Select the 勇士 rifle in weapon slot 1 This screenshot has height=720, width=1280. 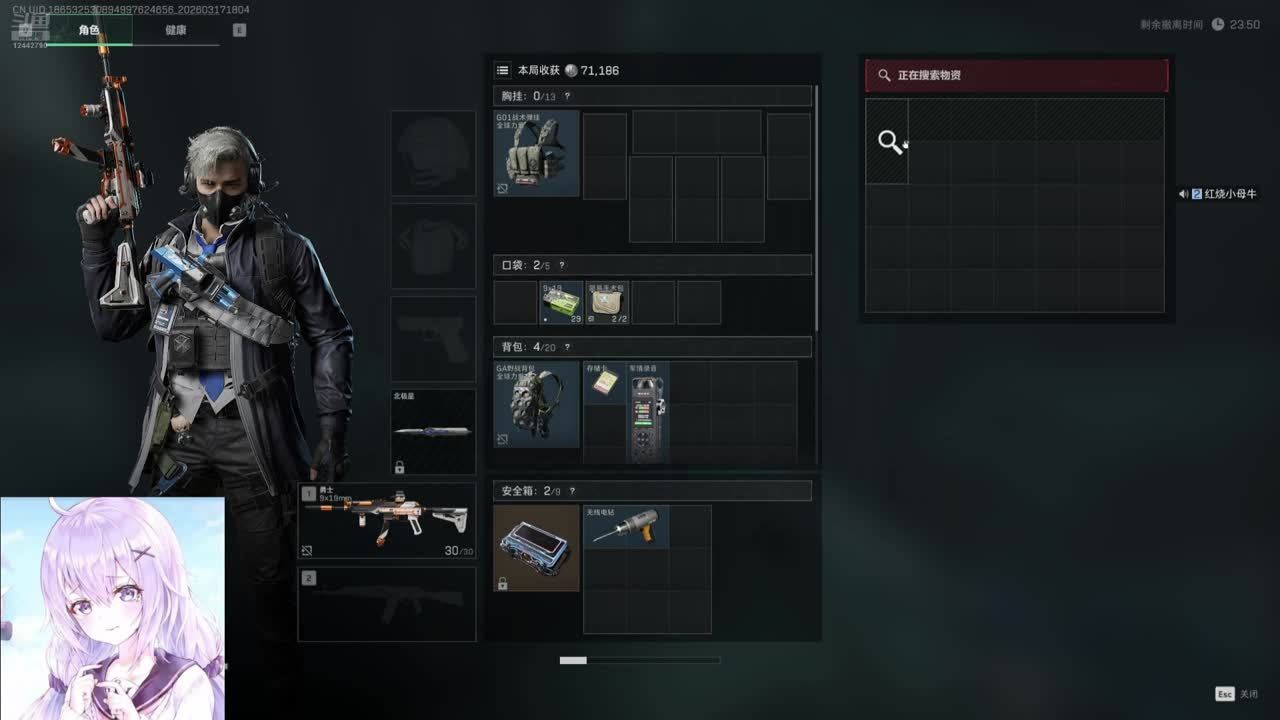(x=387, y=521)
